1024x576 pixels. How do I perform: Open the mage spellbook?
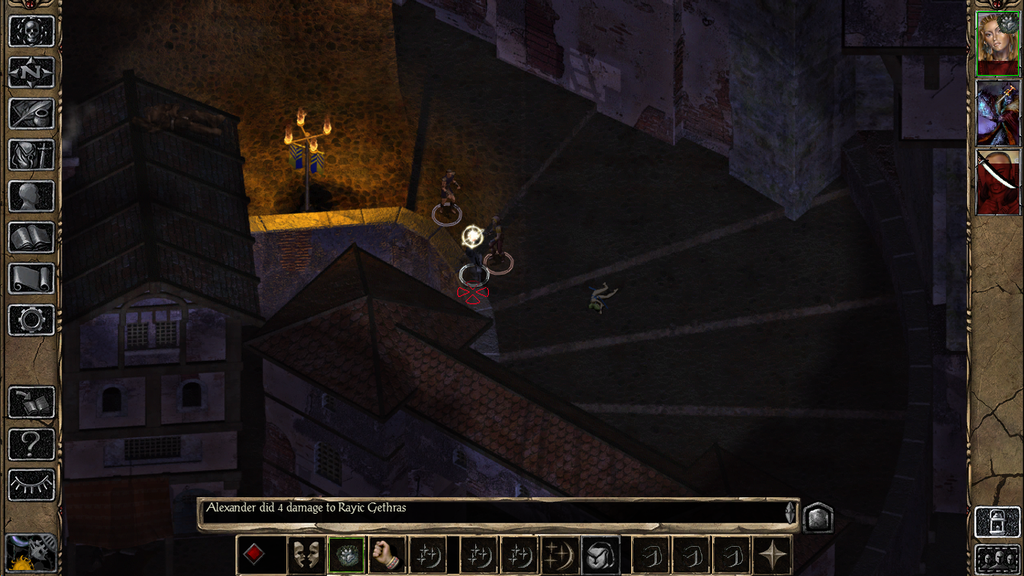[x=31, y=237]
